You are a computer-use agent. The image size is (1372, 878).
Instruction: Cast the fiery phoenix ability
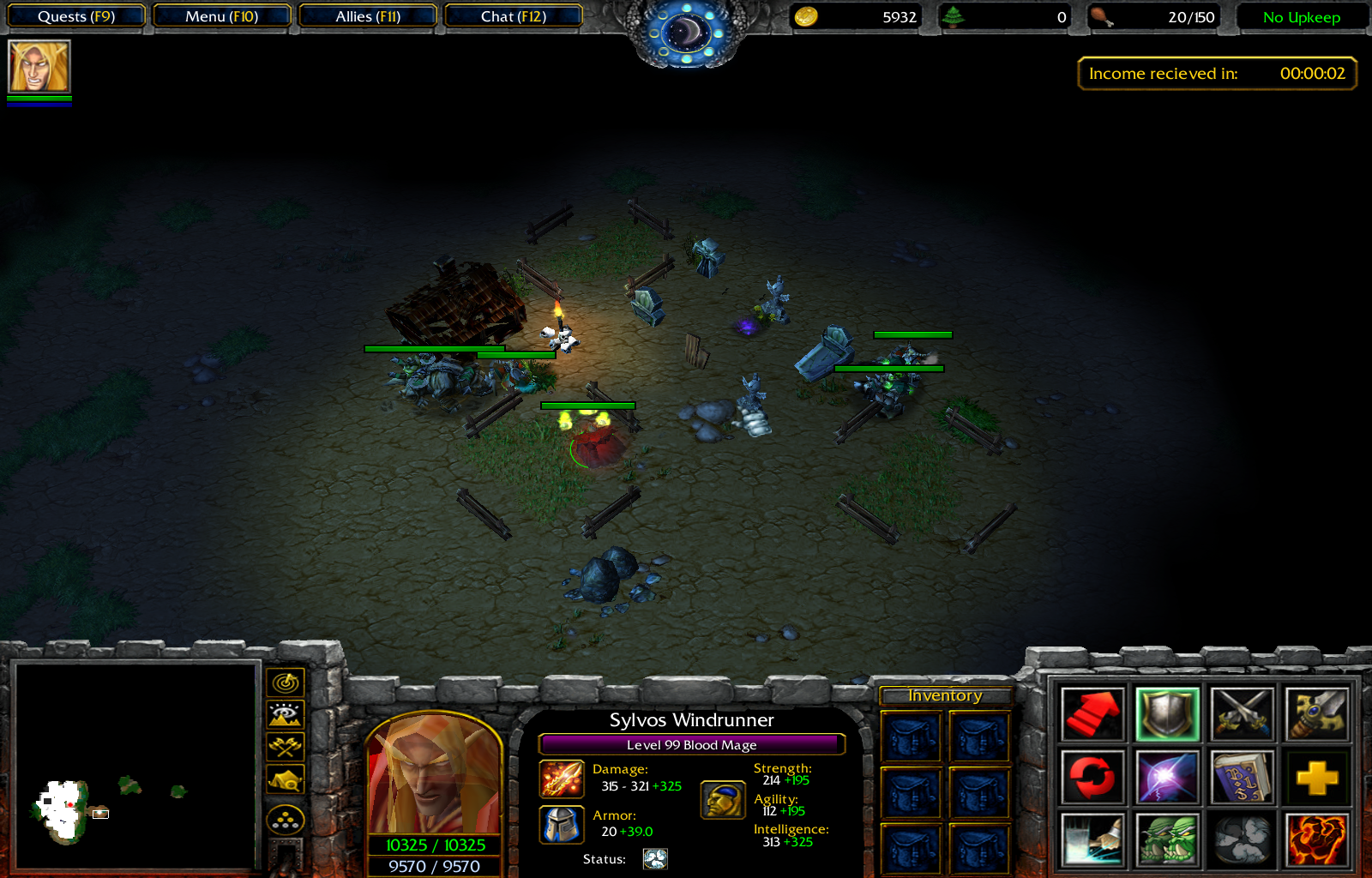click(1315, 840)
